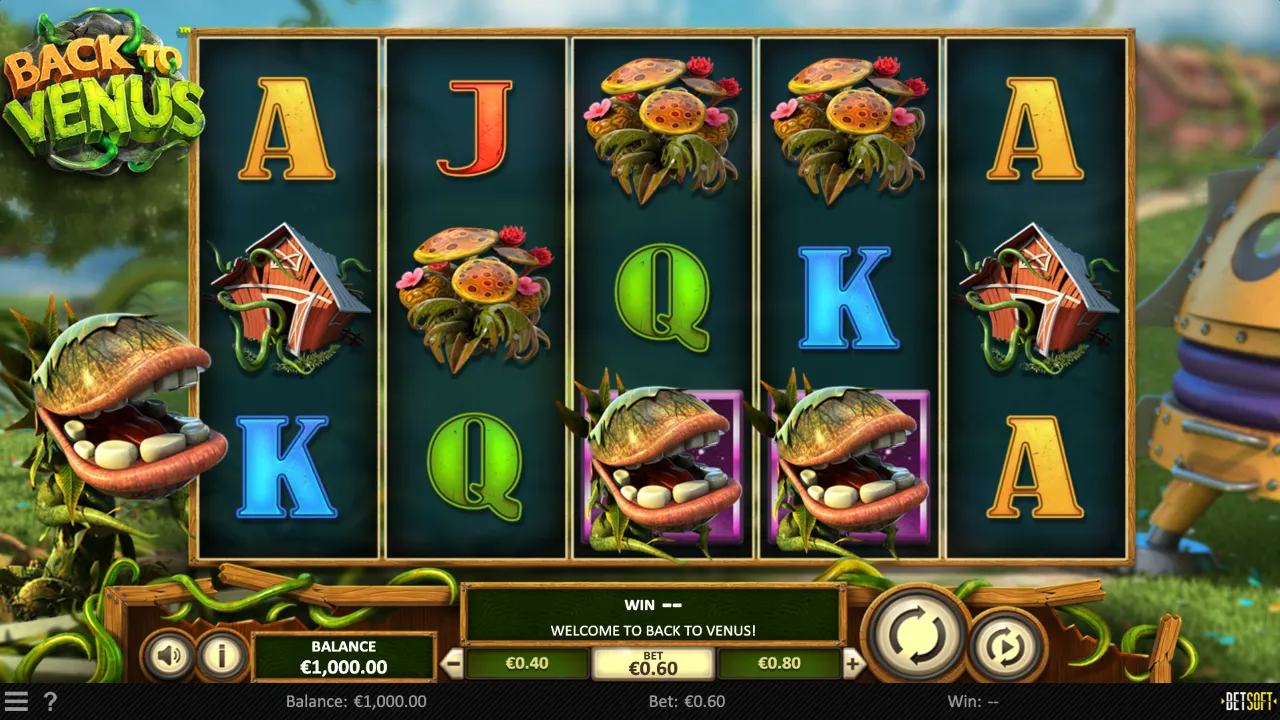
Task: Open the hamburger menu in the bottom bar
Action: [16, 701]
